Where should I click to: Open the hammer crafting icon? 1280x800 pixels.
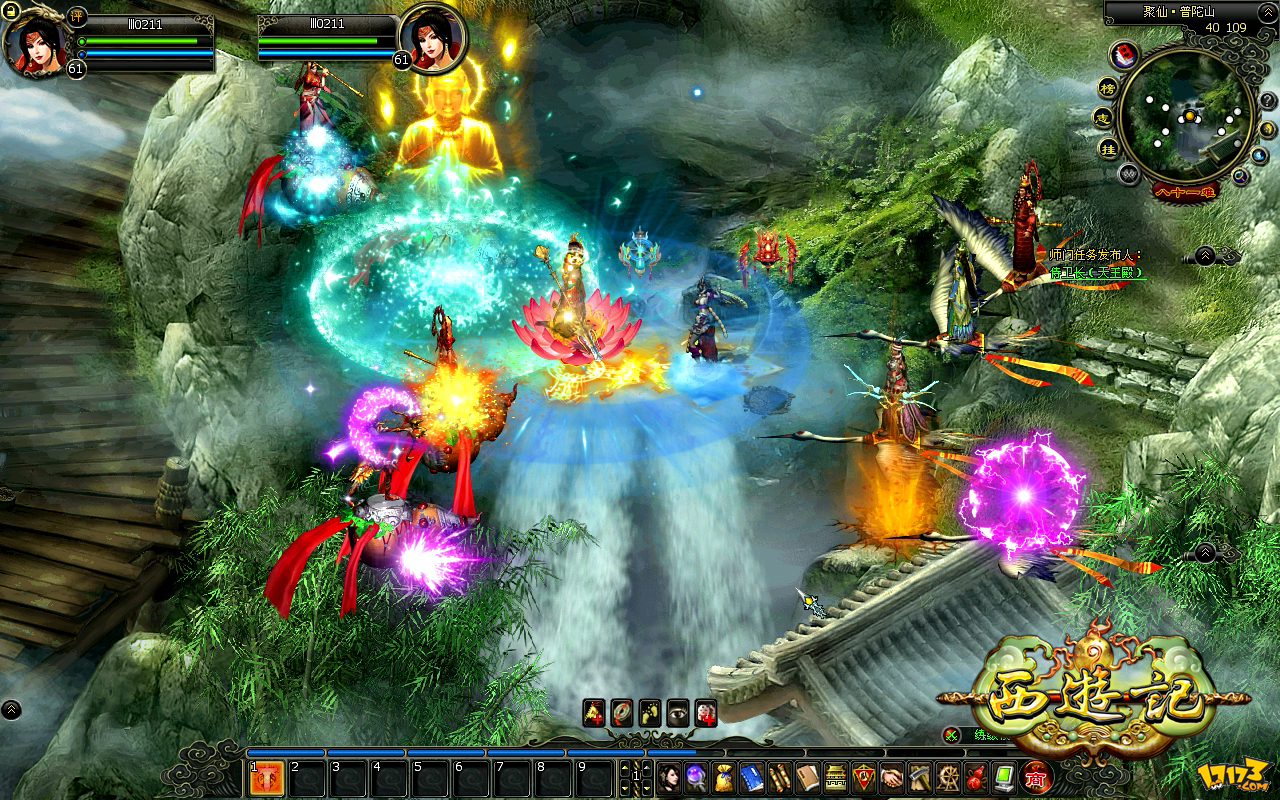click(x=920, y=777)
